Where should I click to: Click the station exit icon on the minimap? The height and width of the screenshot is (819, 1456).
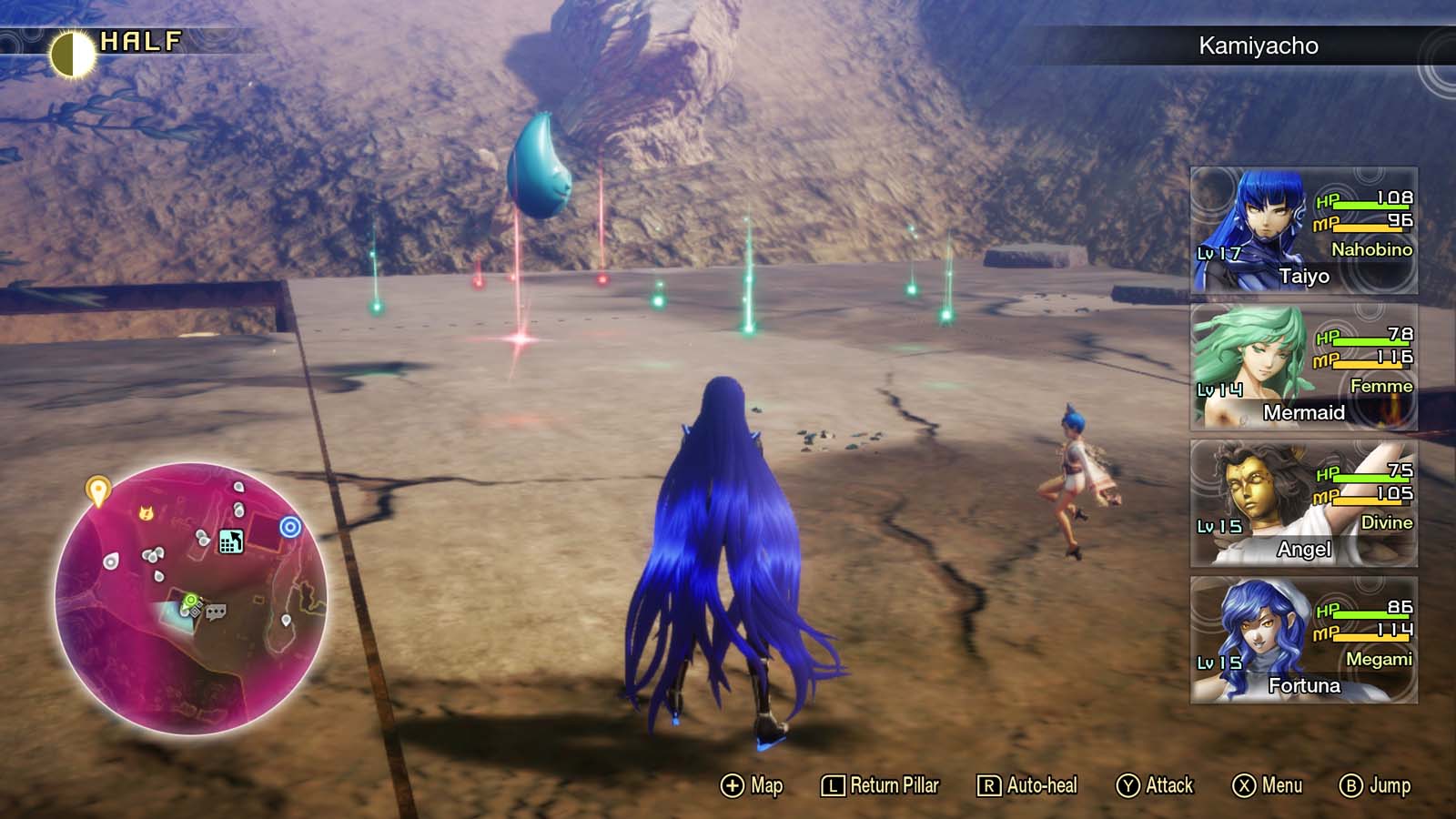[230, 541]
